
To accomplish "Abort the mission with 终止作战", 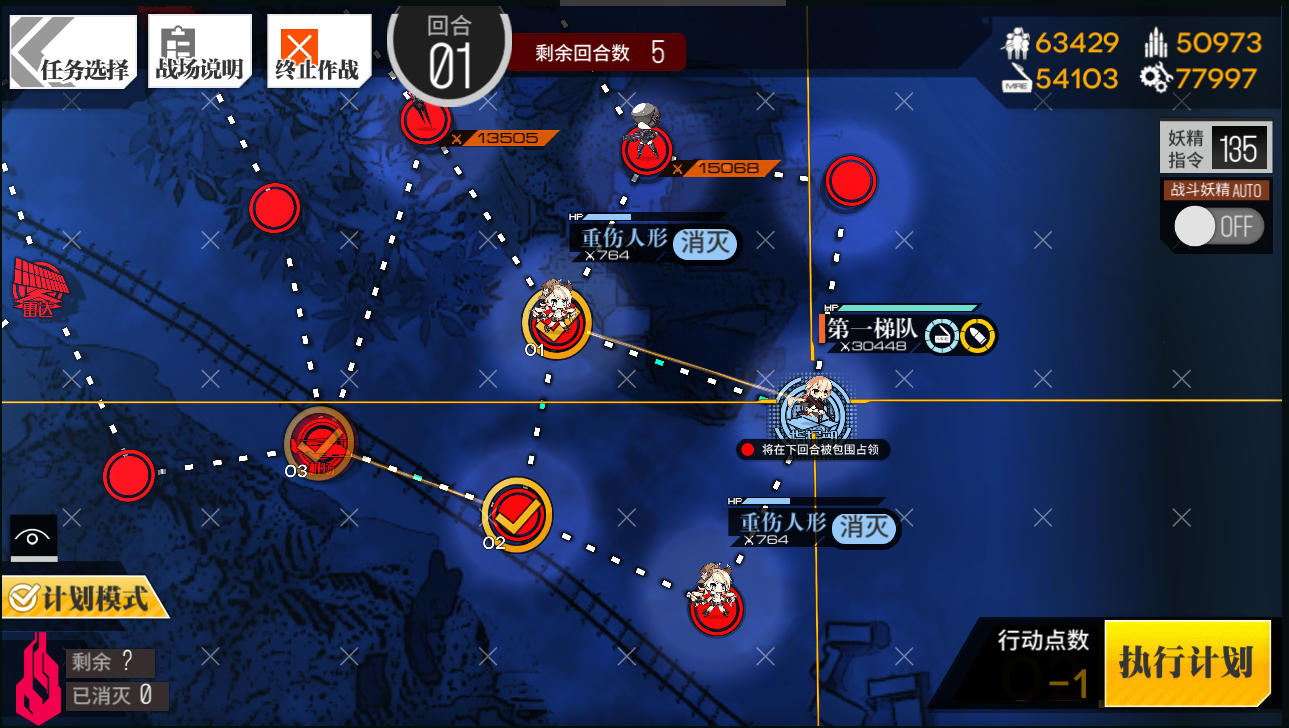I will (317, 52).
